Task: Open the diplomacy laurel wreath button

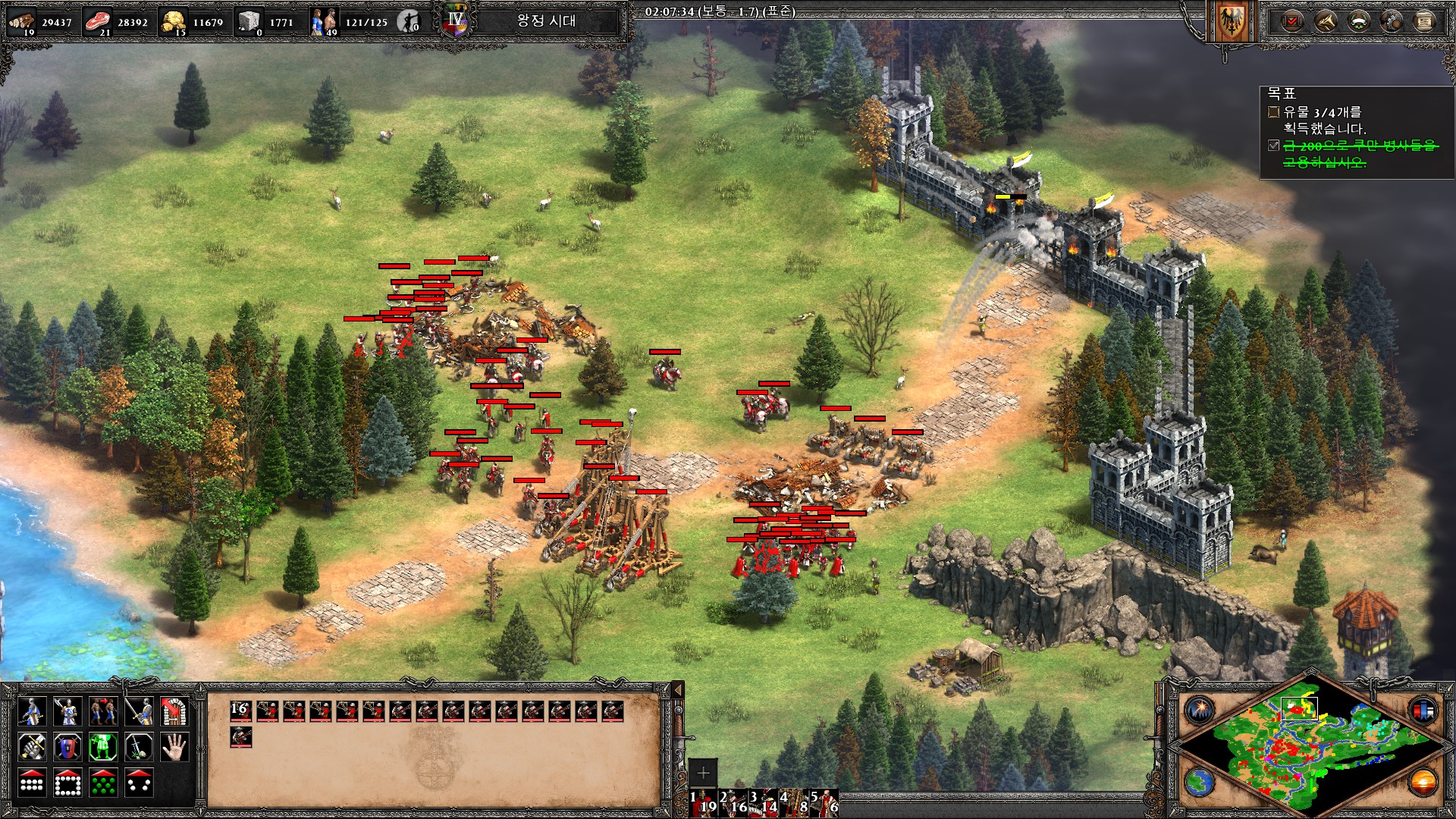Action: coord(1359,21)
